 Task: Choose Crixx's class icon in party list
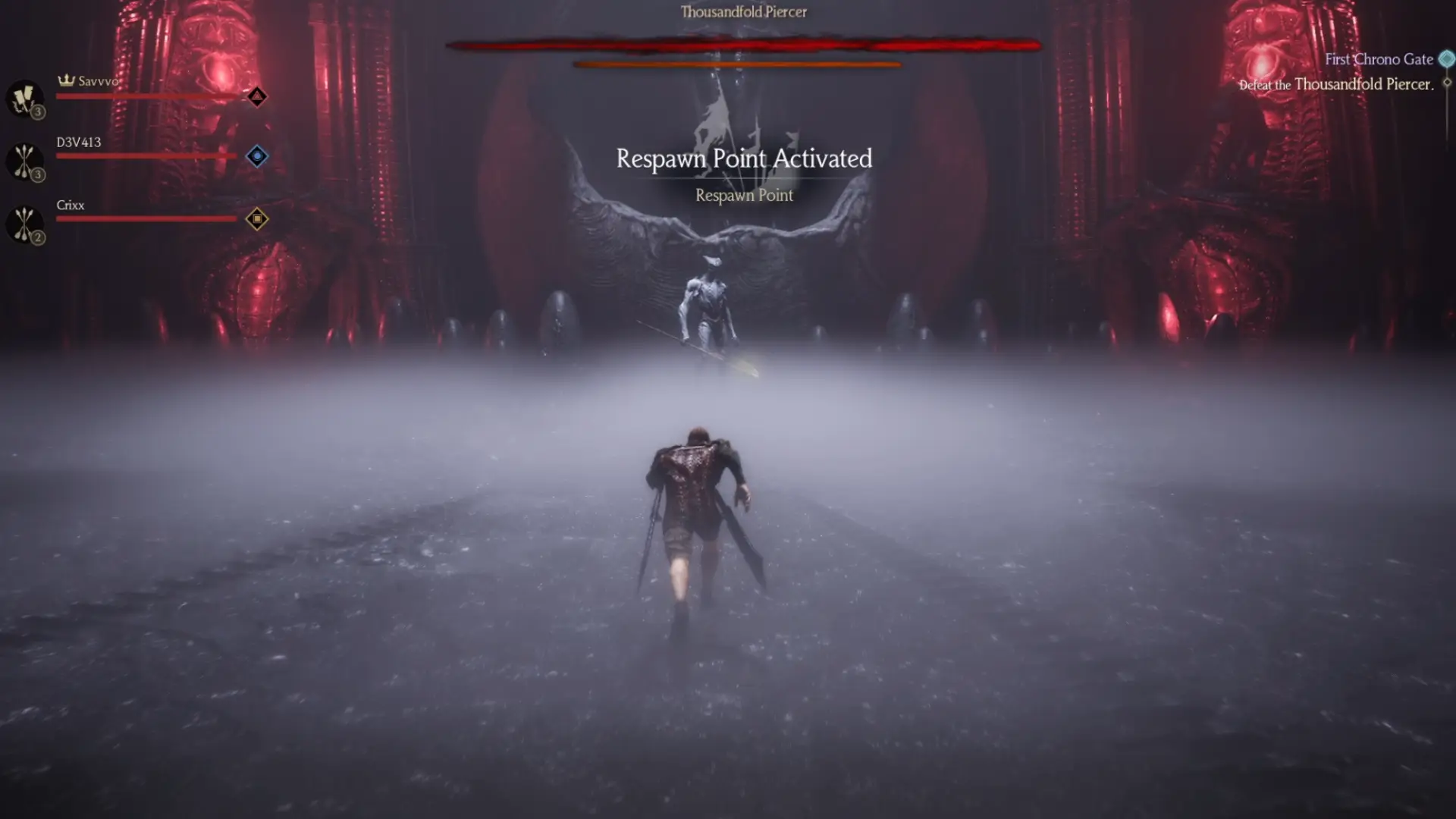[x=24, y=224]
